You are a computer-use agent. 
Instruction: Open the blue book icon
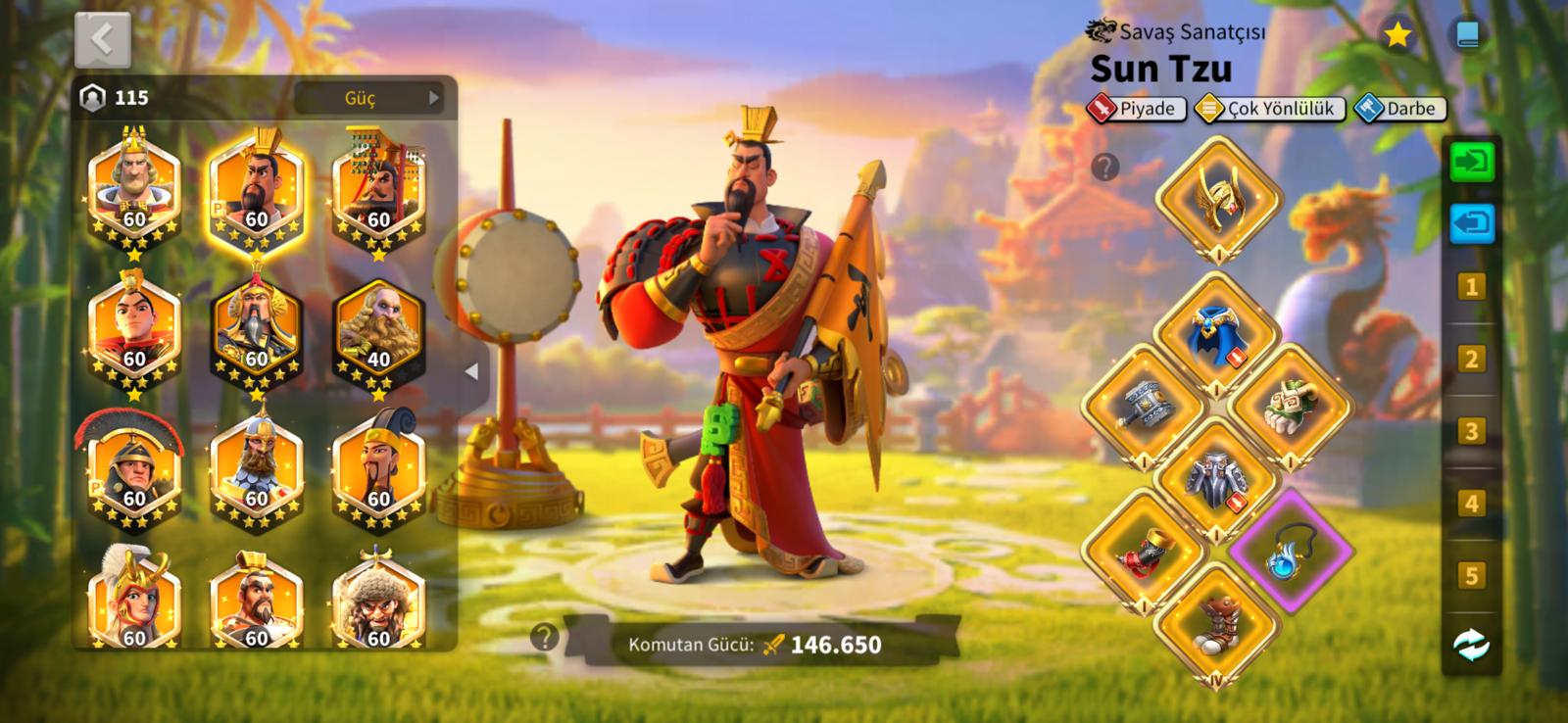coord(1467,36)
